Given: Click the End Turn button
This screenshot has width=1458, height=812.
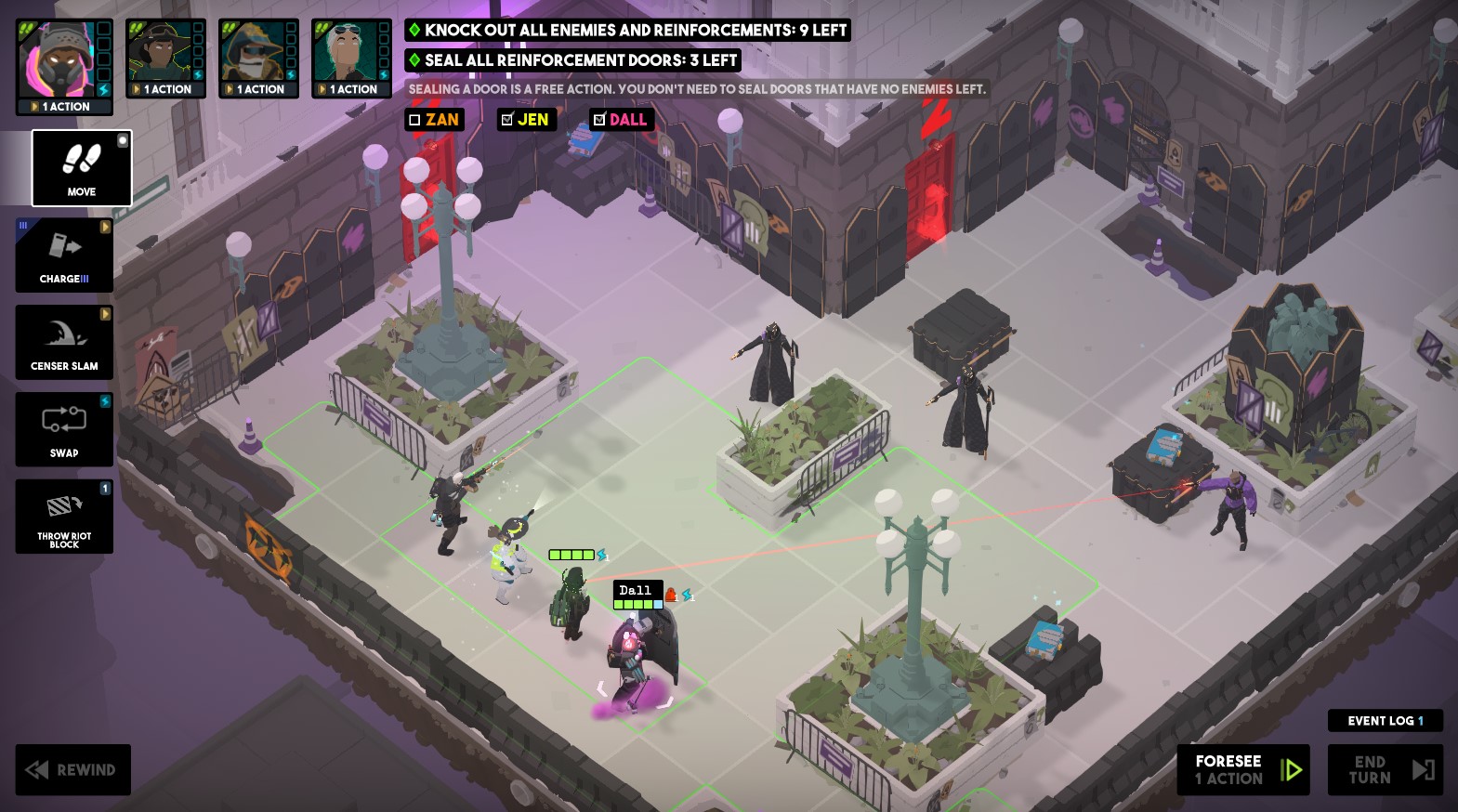Looking at the screenshot, I should pos(1384,769).
